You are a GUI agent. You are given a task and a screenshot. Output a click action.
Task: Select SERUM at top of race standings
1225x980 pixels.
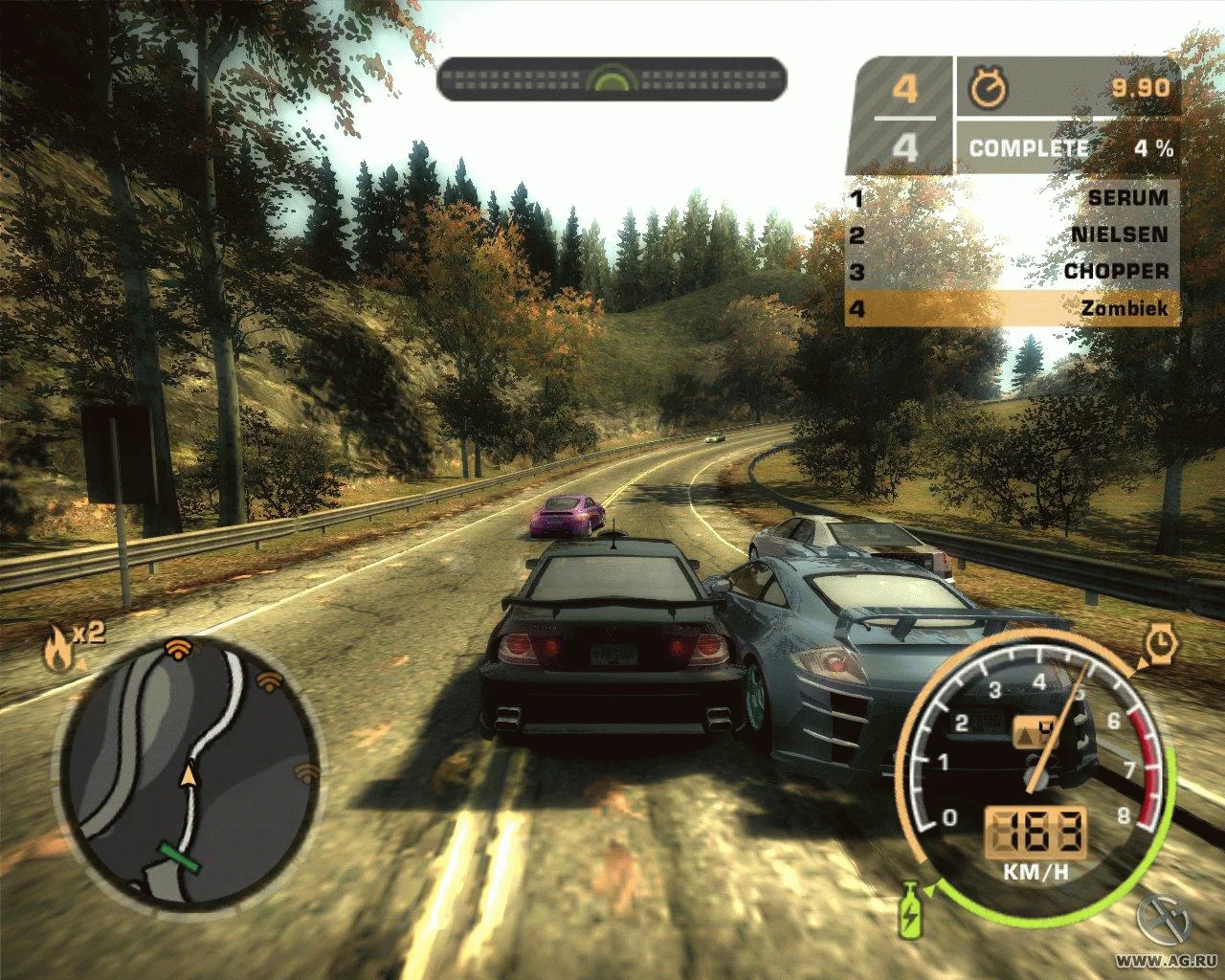coord(1129,198)
